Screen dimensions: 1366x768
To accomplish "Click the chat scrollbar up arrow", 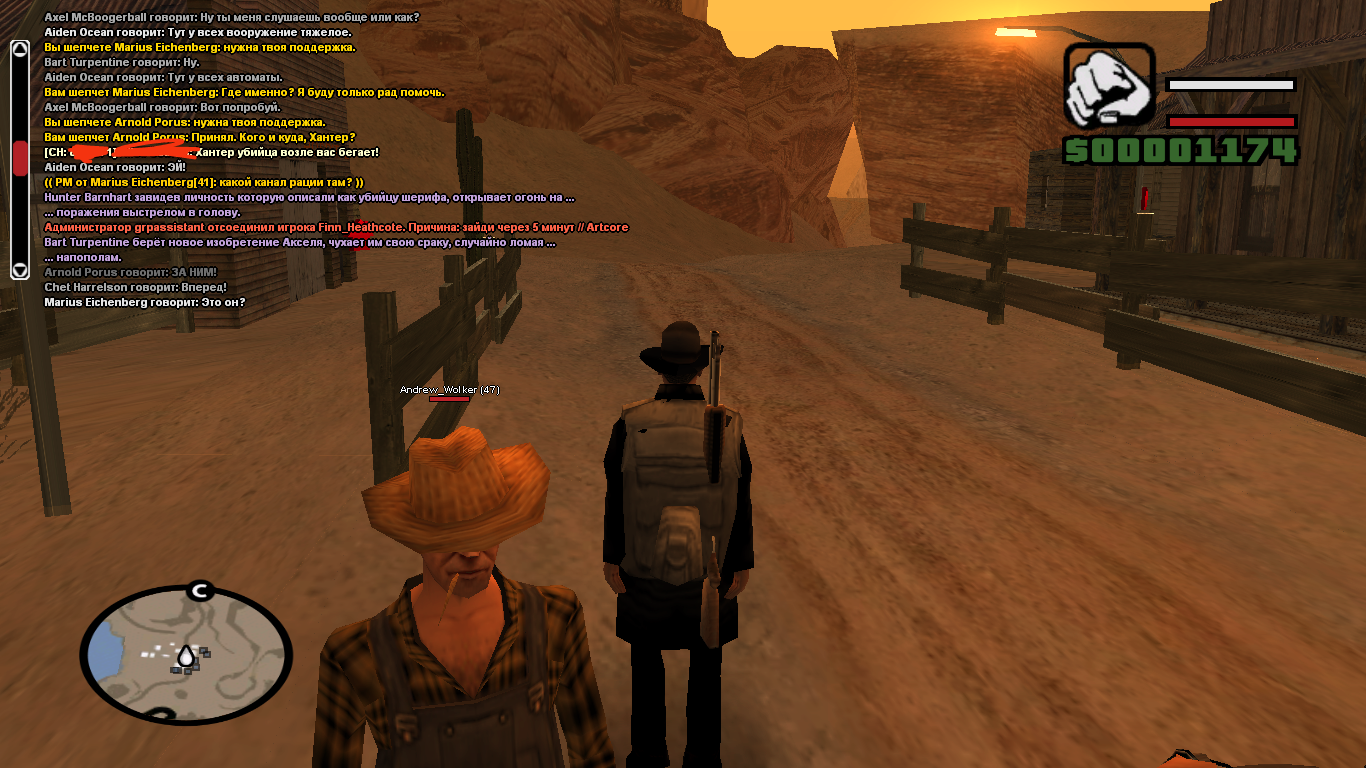I will pyautogui.click(x=19, y=49).
